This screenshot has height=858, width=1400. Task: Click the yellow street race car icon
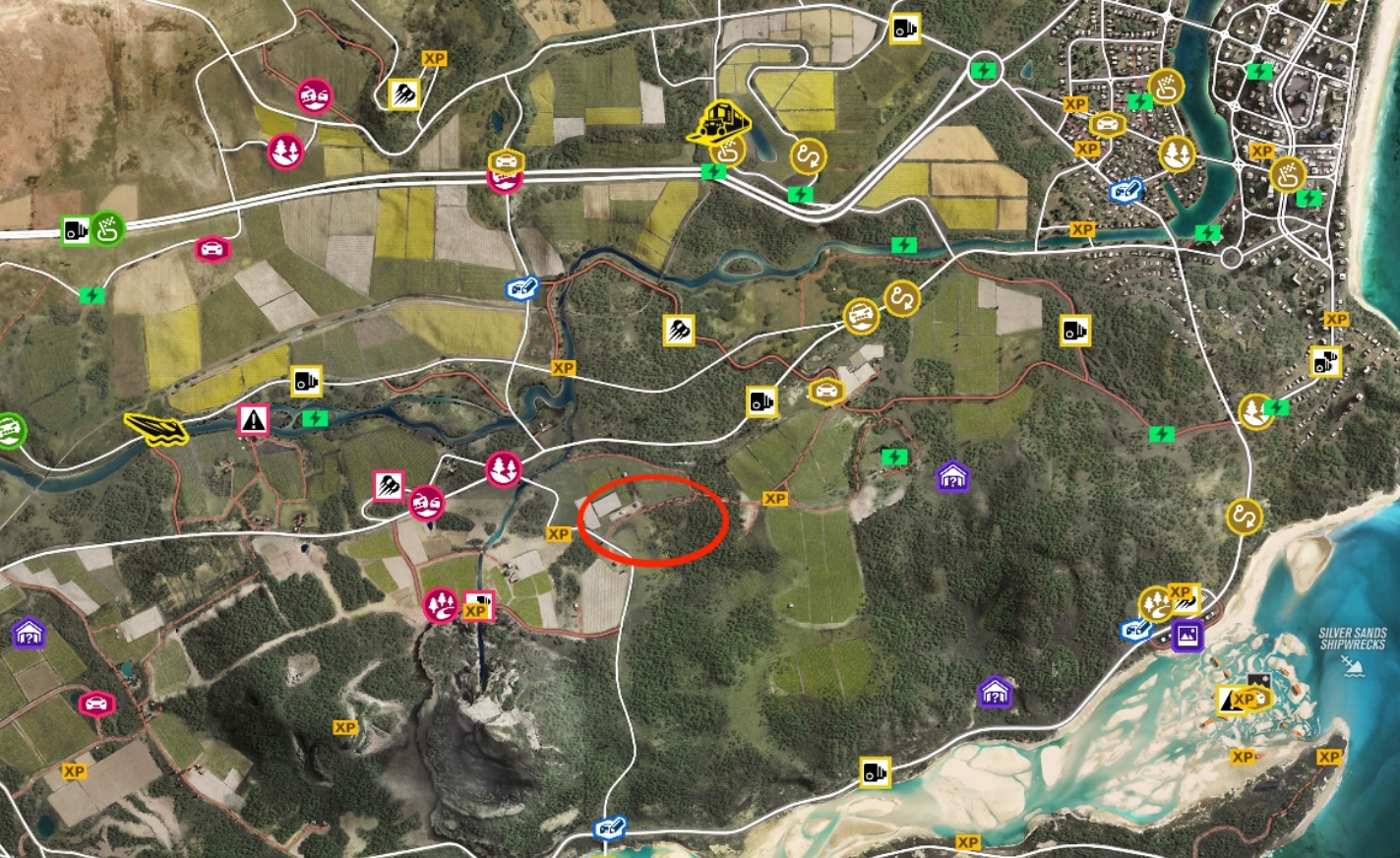pos(825,392)
